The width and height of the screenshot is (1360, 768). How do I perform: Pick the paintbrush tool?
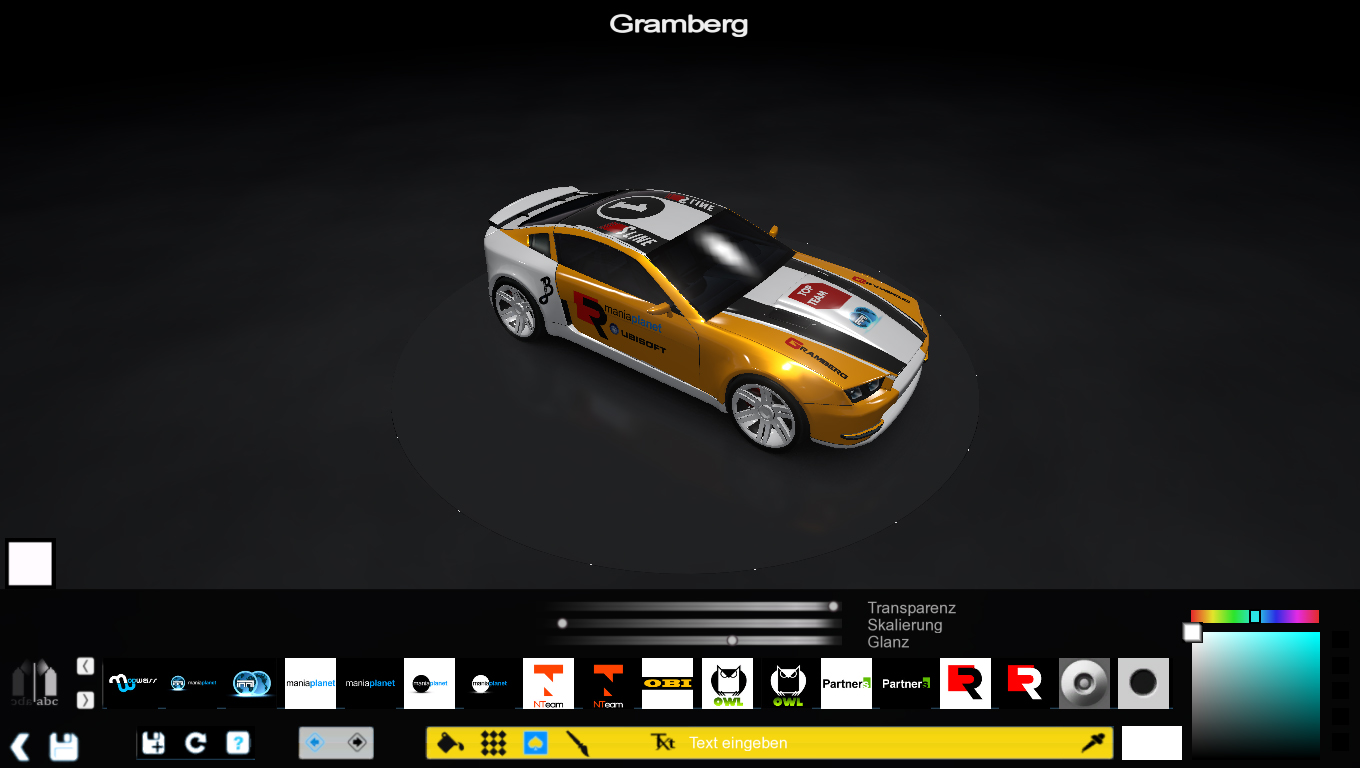(x=577, y=743)
